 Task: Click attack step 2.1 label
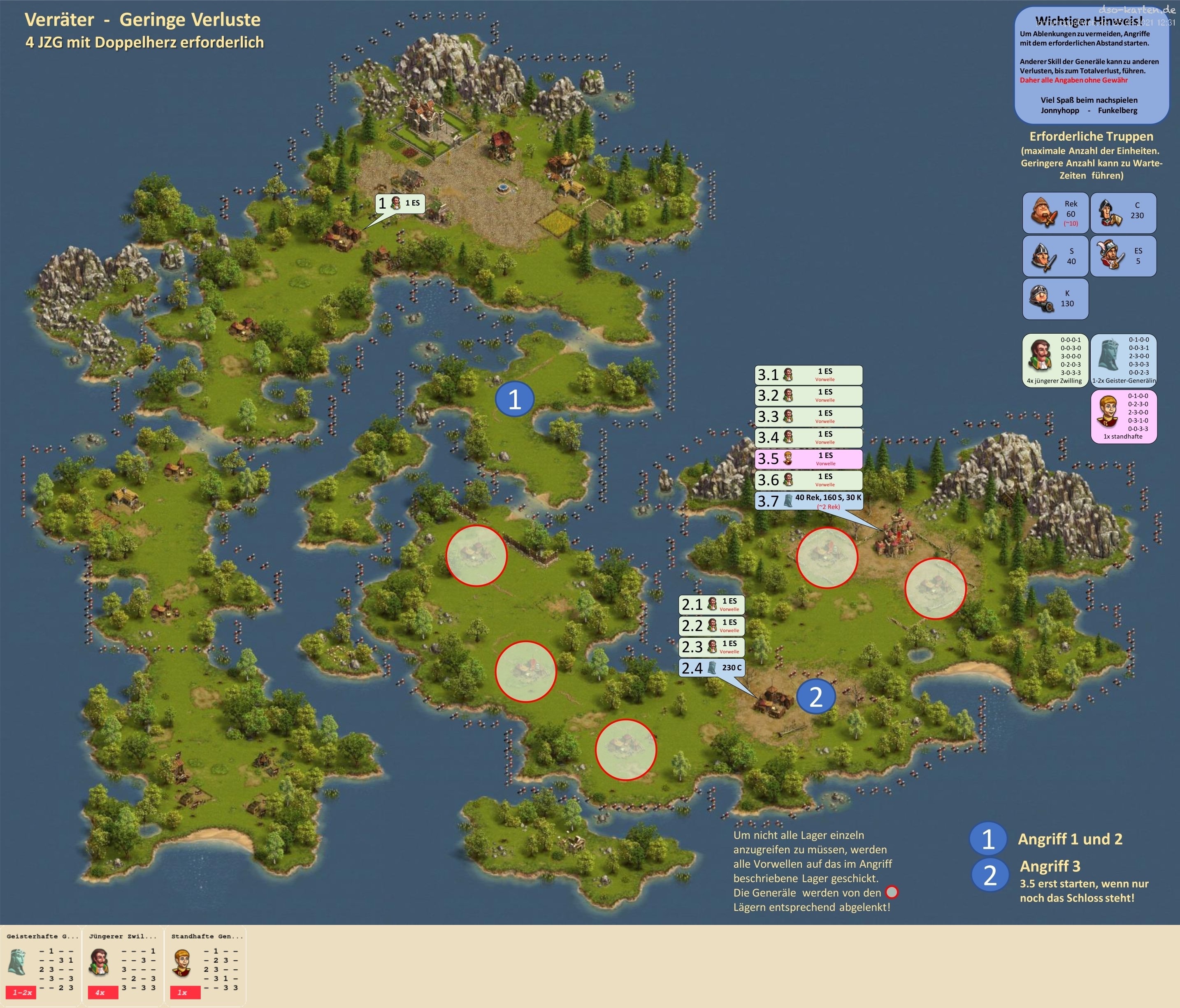[x=711, y=604]
